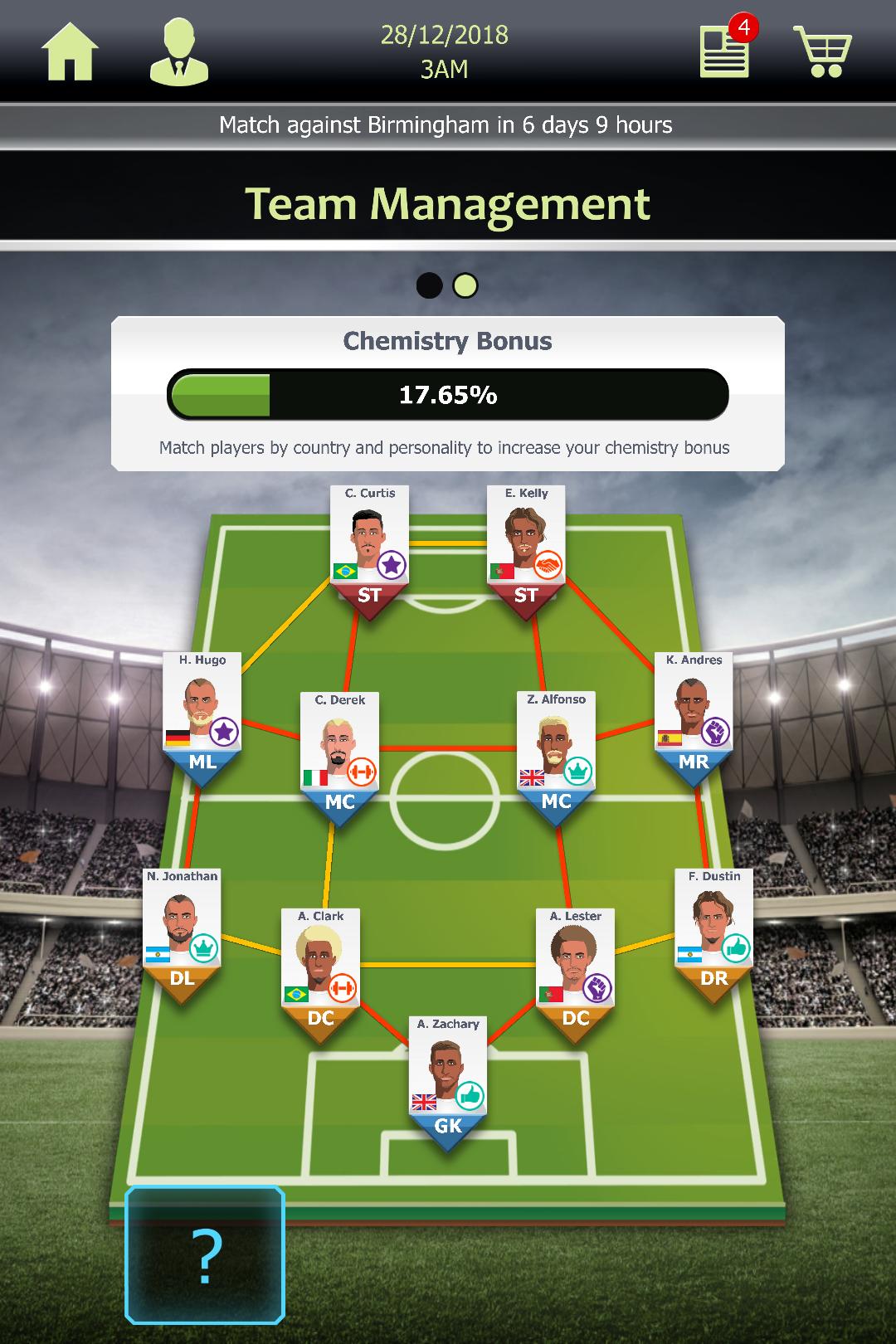Viewport: 896px width, 1344px height.
Task: Open the shop cart
Action: [822, 51]
